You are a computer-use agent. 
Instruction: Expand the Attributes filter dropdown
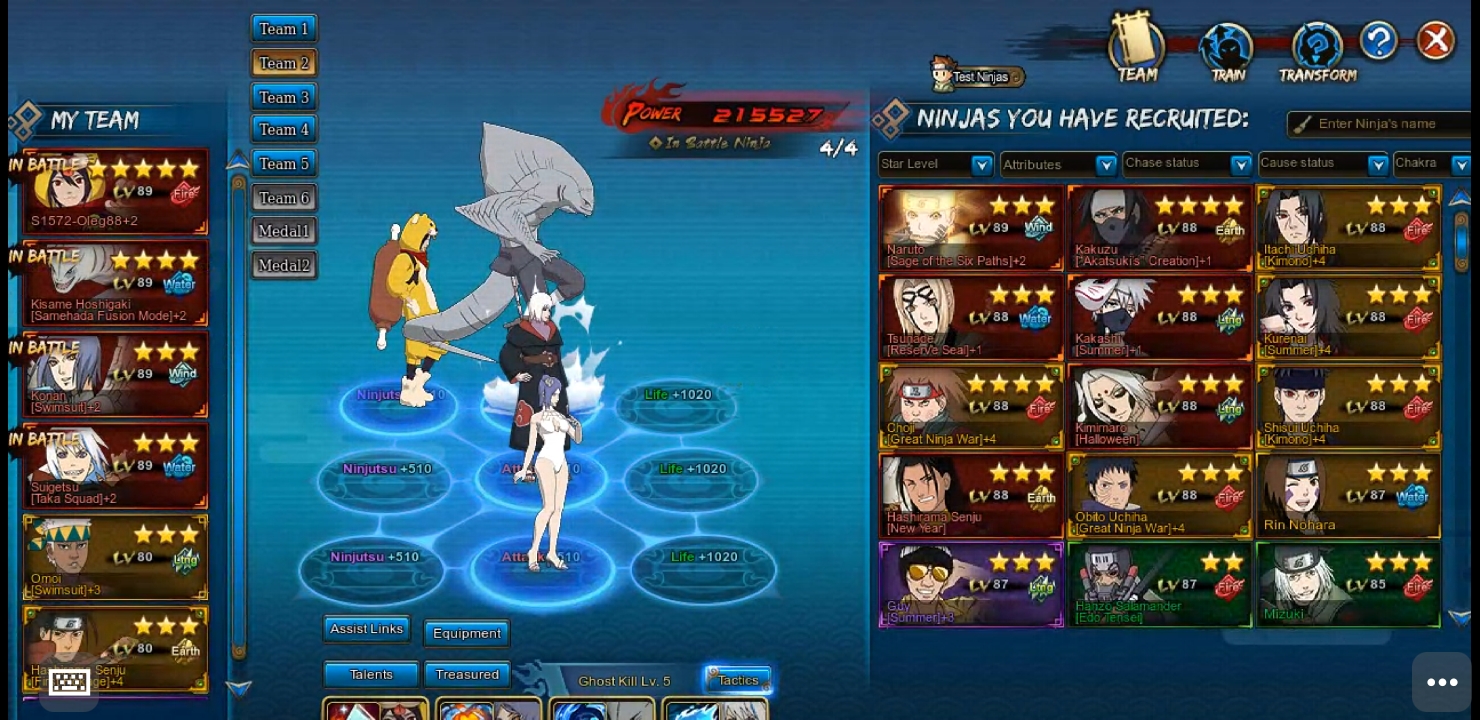tap(1058, 164)
